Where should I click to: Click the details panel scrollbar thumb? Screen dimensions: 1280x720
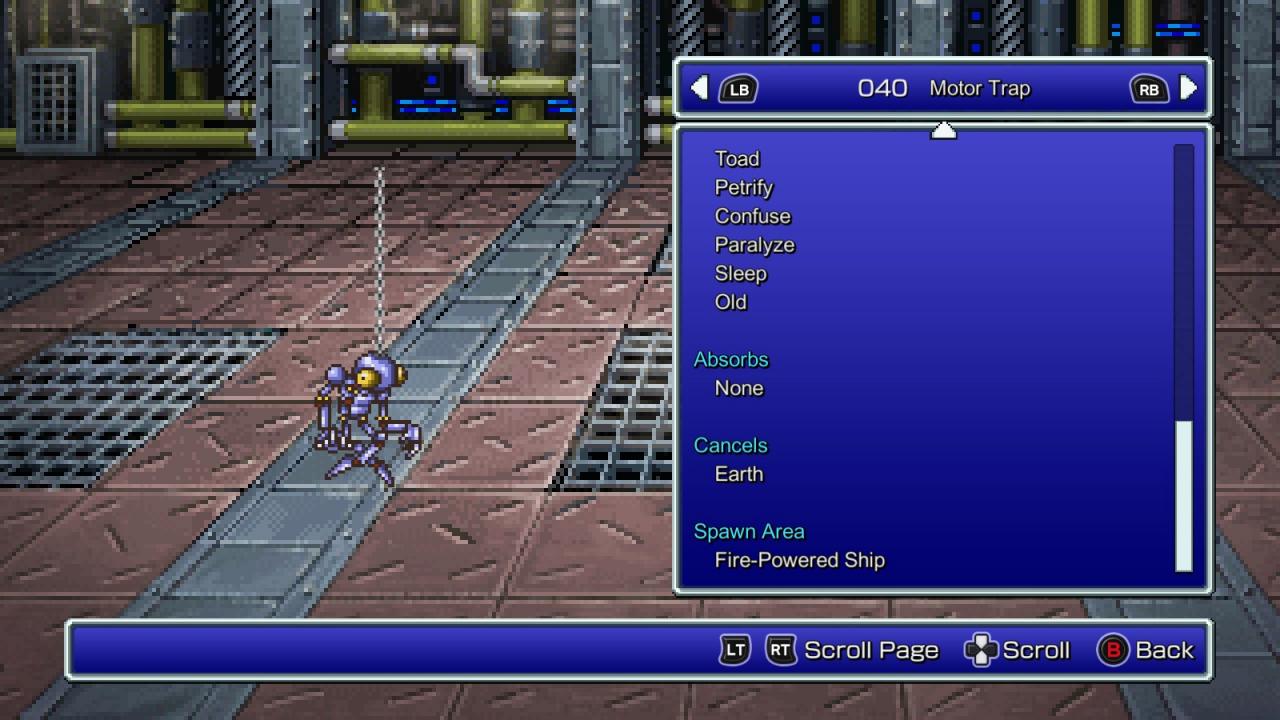(x=1184, y=494)
